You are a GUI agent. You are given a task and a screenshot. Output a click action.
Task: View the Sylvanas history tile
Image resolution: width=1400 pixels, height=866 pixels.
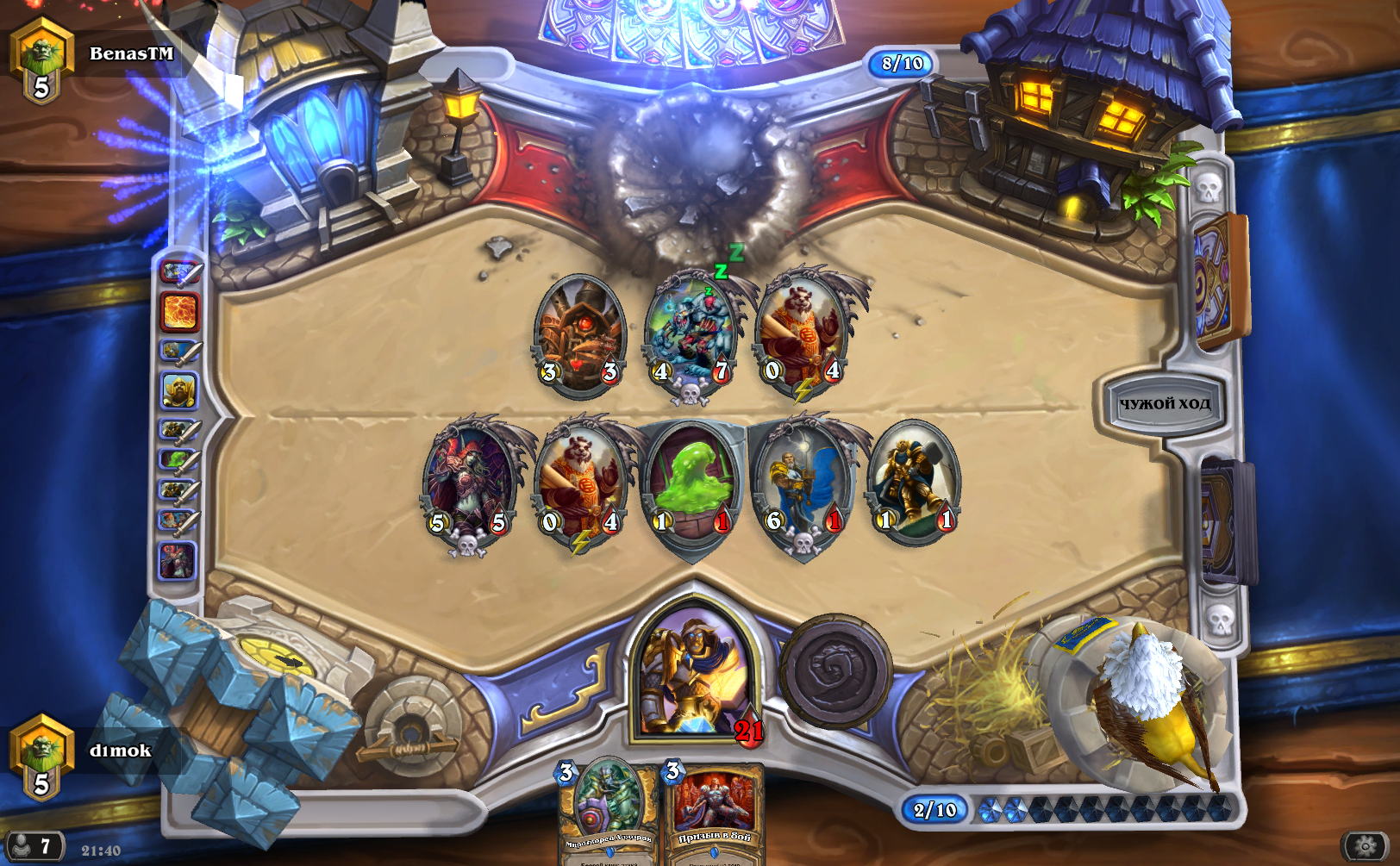[x=178, y=560]
